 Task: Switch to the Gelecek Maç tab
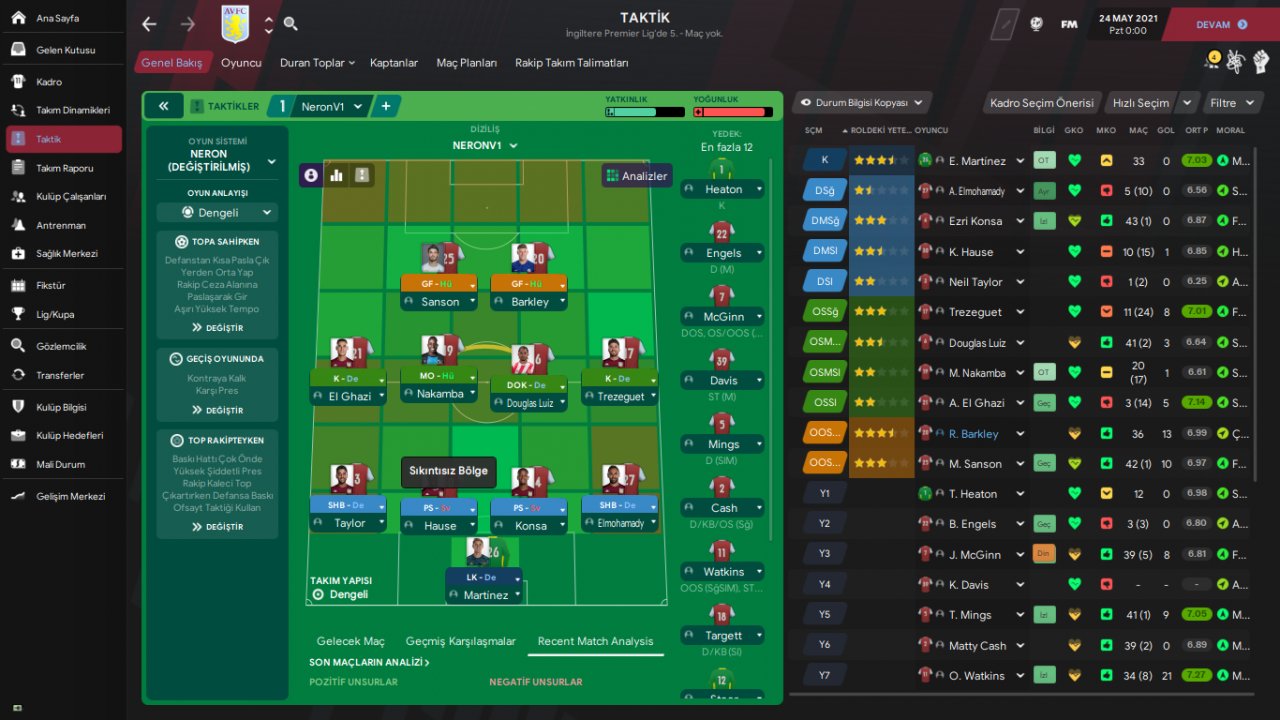(x=350, y=641)
